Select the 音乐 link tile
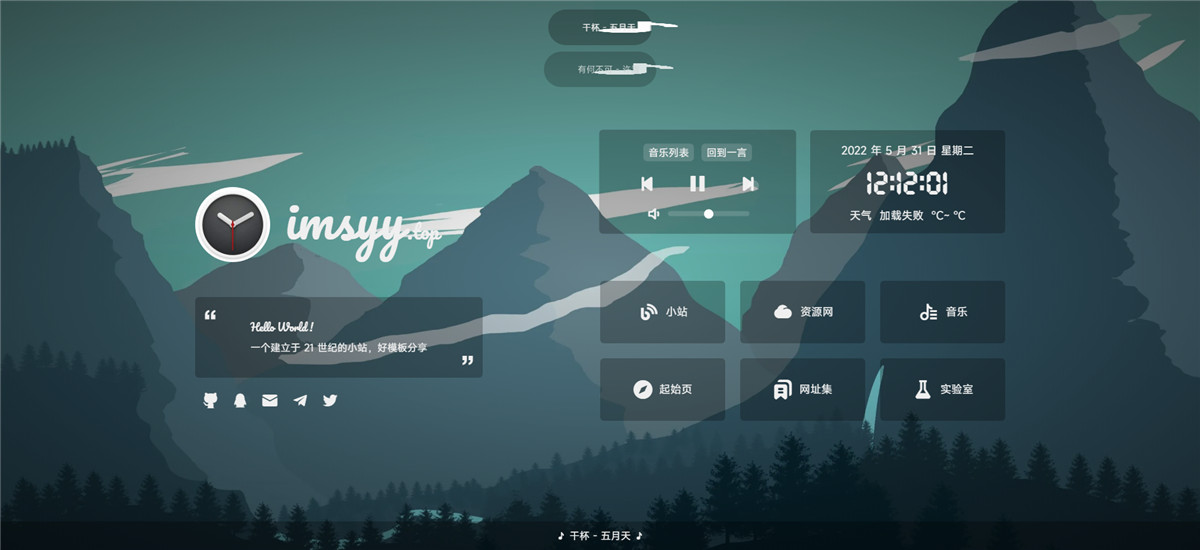Screen dimensions: 1200x550 (x=942, y=312)
